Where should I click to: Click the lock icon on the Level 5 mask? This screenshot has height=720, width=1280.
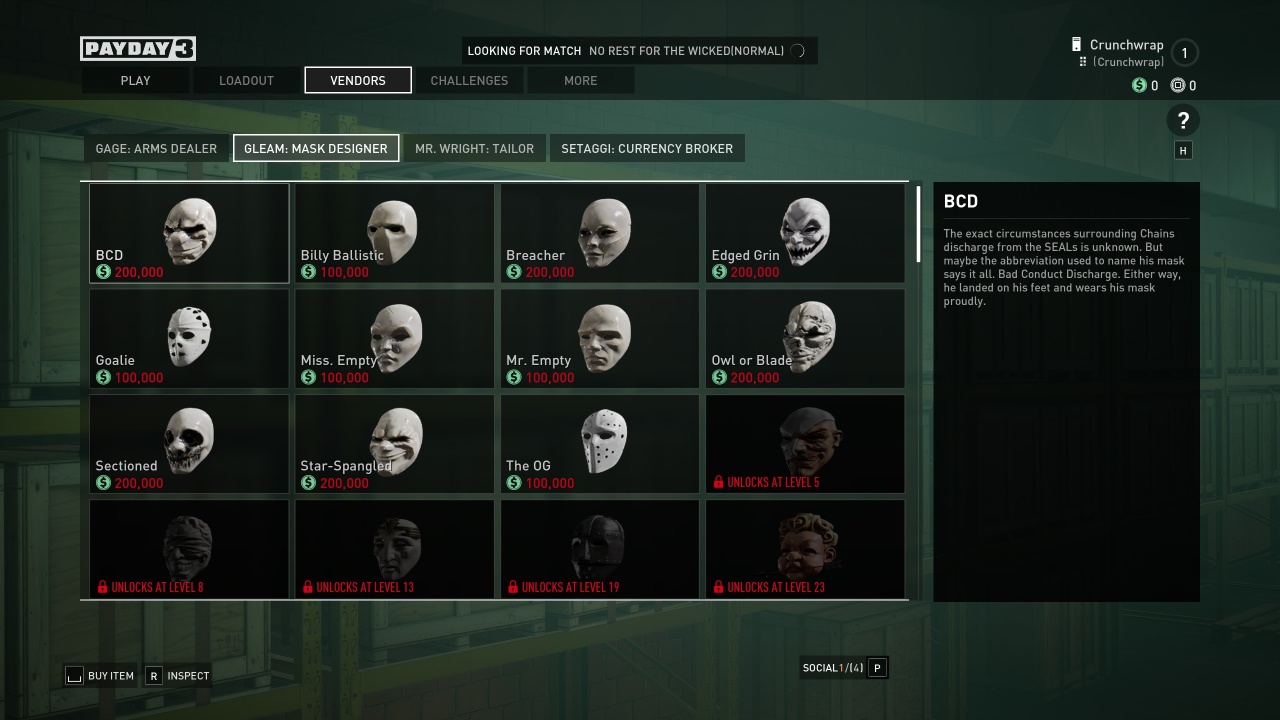(717, 480)
